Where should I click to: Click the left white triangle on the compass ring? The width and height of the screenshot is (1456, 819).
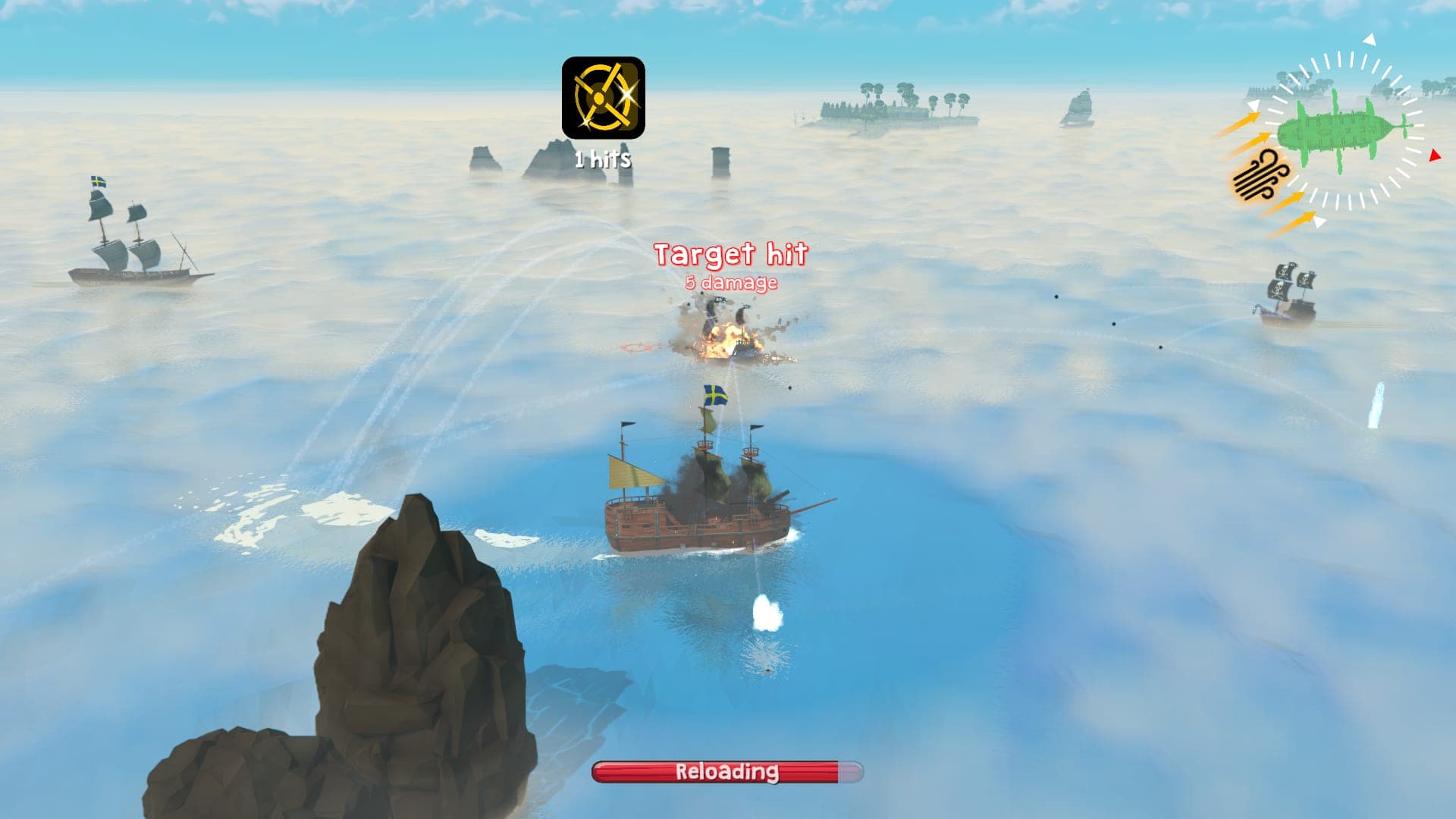1253,105
